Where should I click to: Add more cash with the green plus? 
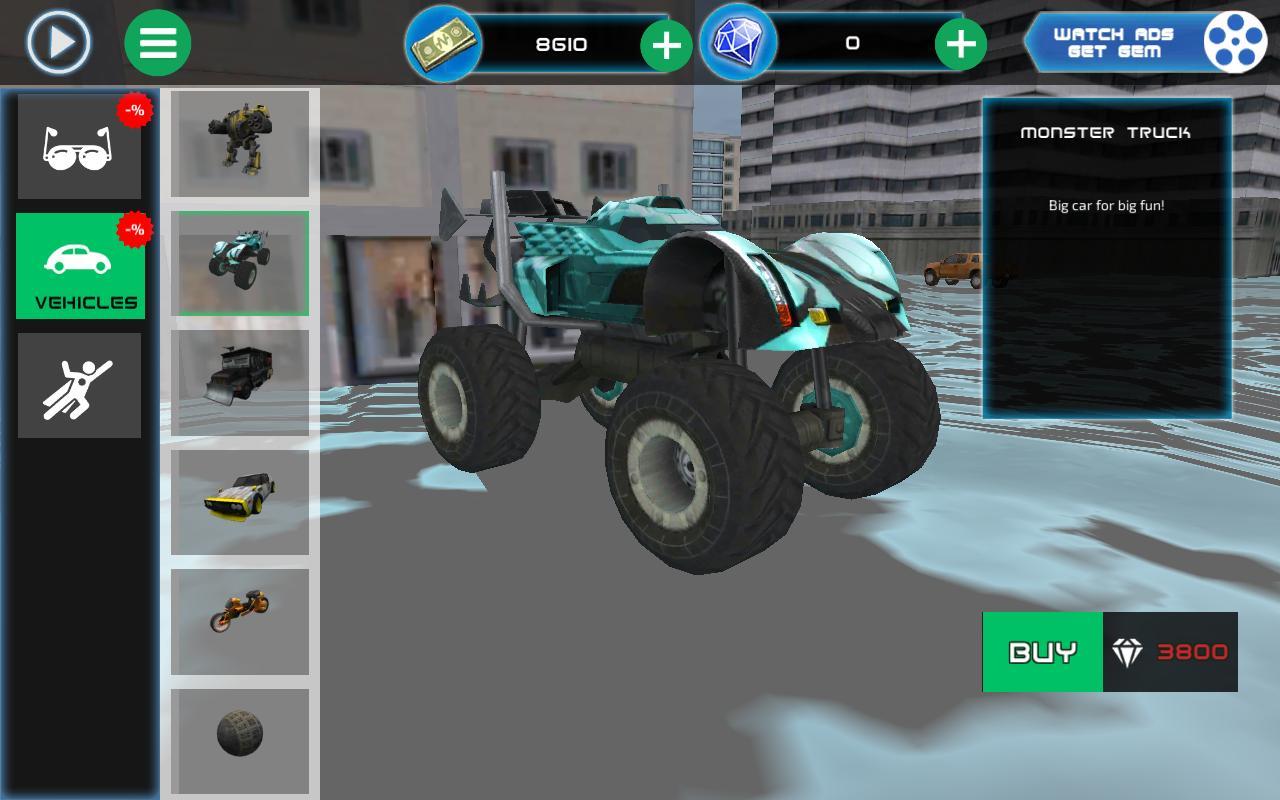(666, 42)
